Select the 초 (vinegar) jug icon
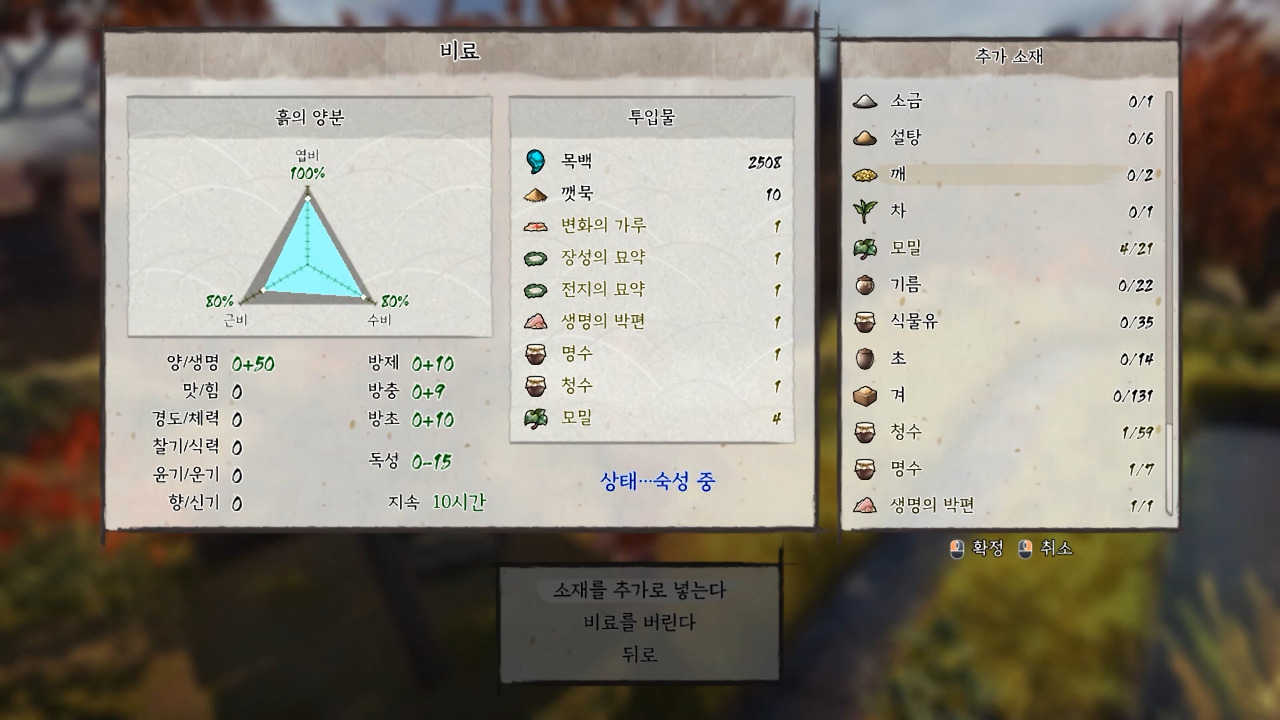 coord(868,358)
